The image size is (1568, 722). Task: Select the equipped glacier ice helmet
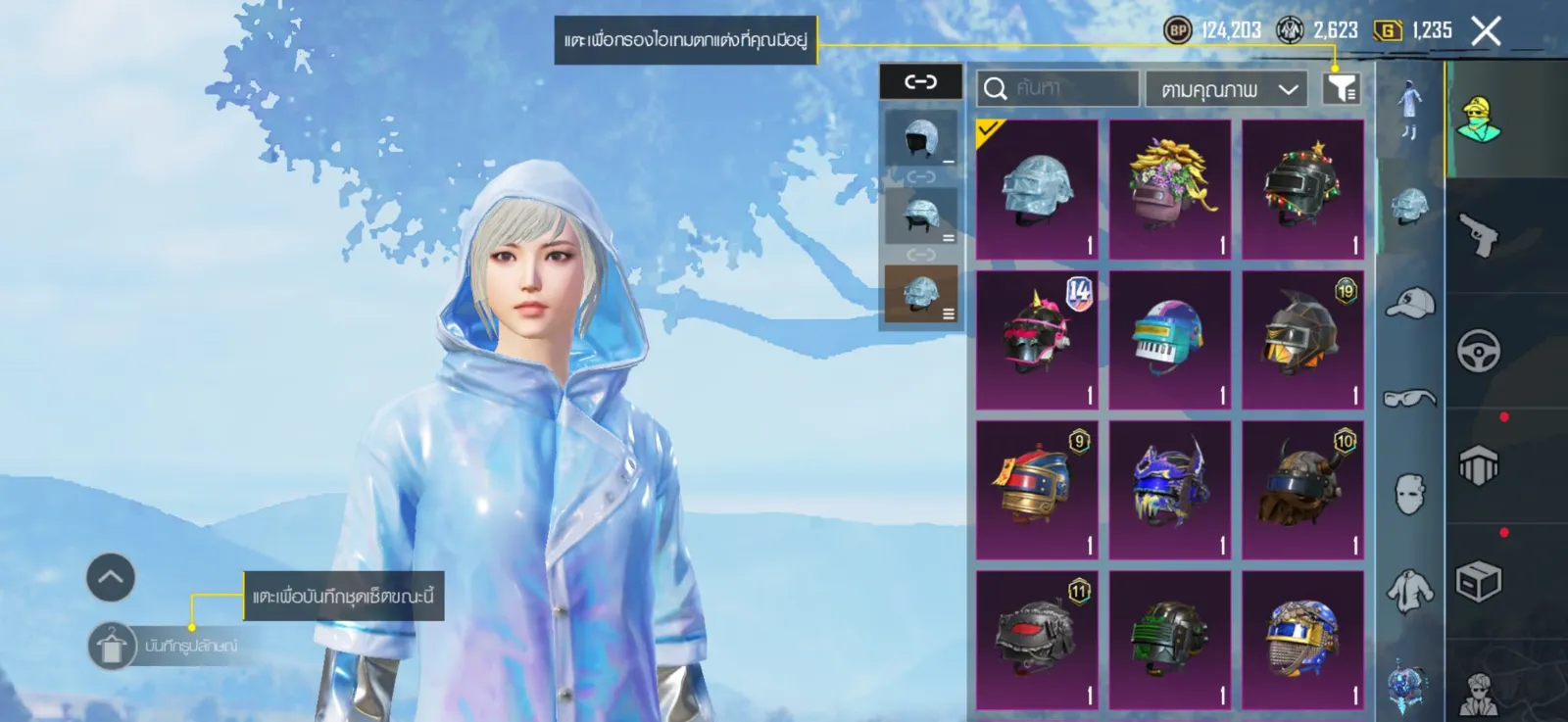pos(1037,190)
